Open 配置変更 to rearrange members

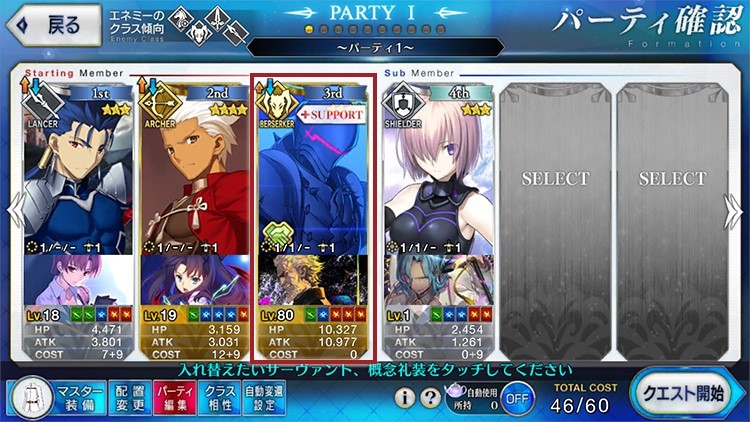click(x=129, y=397)
